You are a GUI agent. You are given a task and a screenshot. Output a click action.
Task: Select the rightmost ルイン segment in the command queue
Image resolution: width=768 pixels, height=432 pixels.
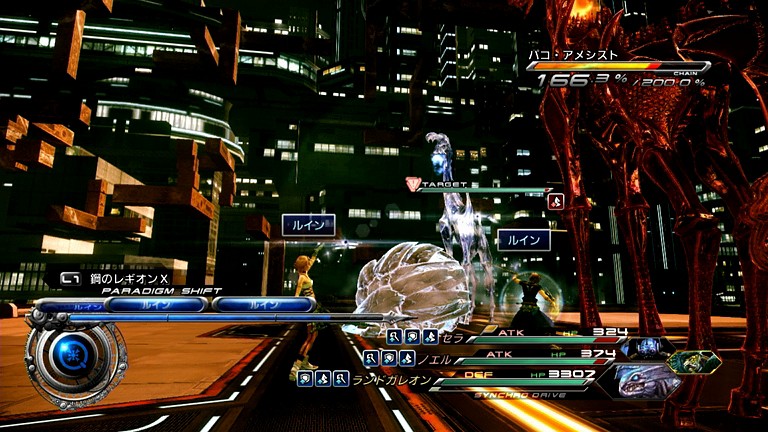tap(264, 304)
